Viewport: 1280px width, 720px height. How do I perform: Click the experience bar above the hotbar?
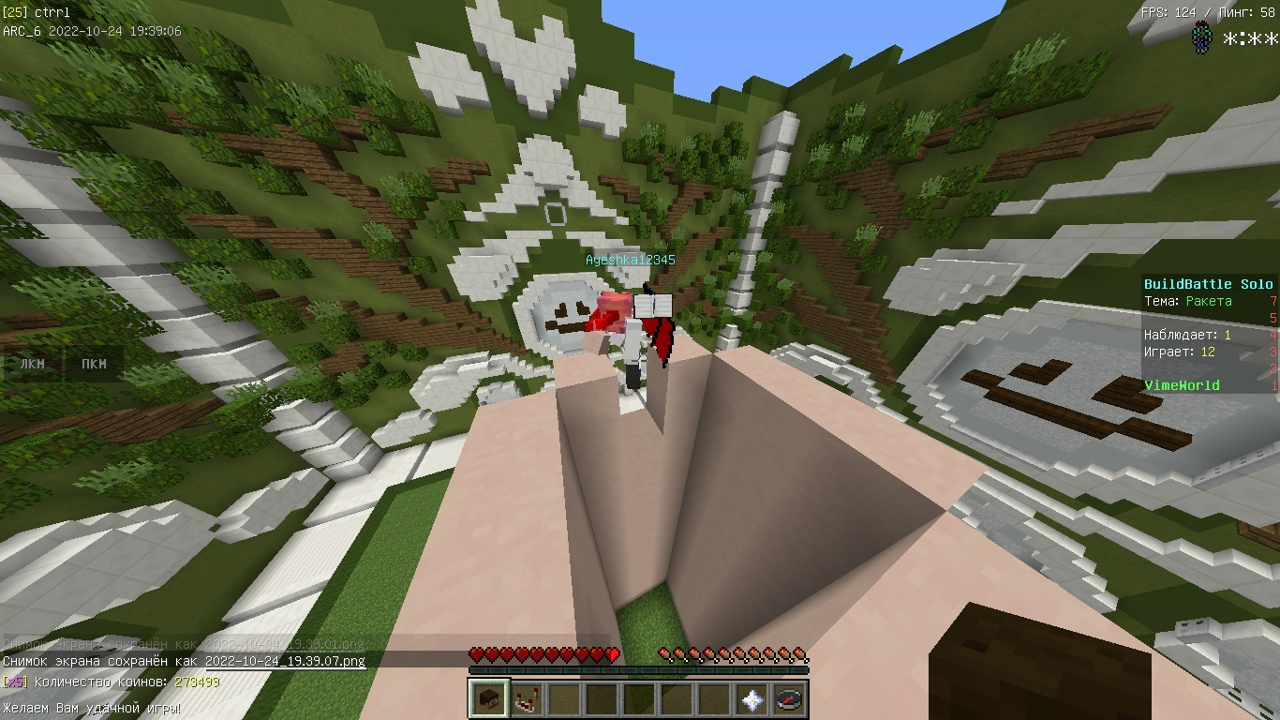point(636,671)
